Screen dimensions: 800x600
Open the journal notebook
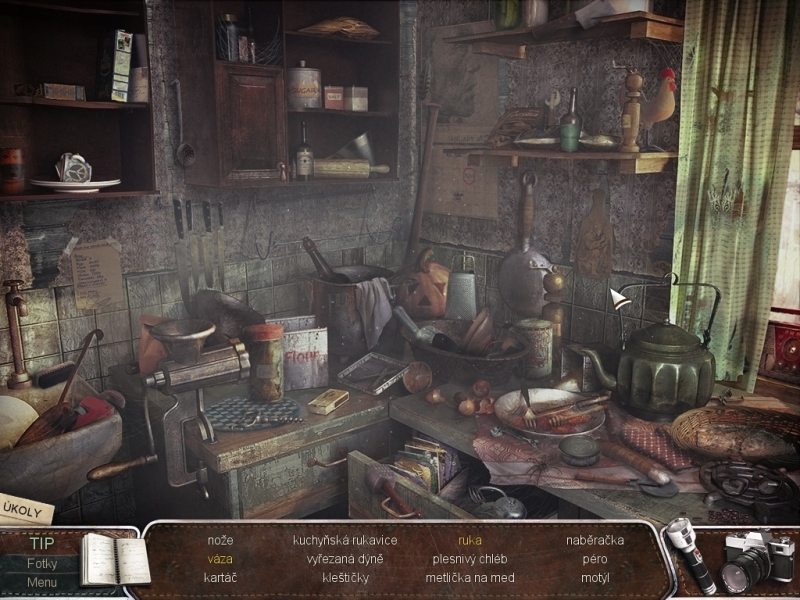[114, 558]
